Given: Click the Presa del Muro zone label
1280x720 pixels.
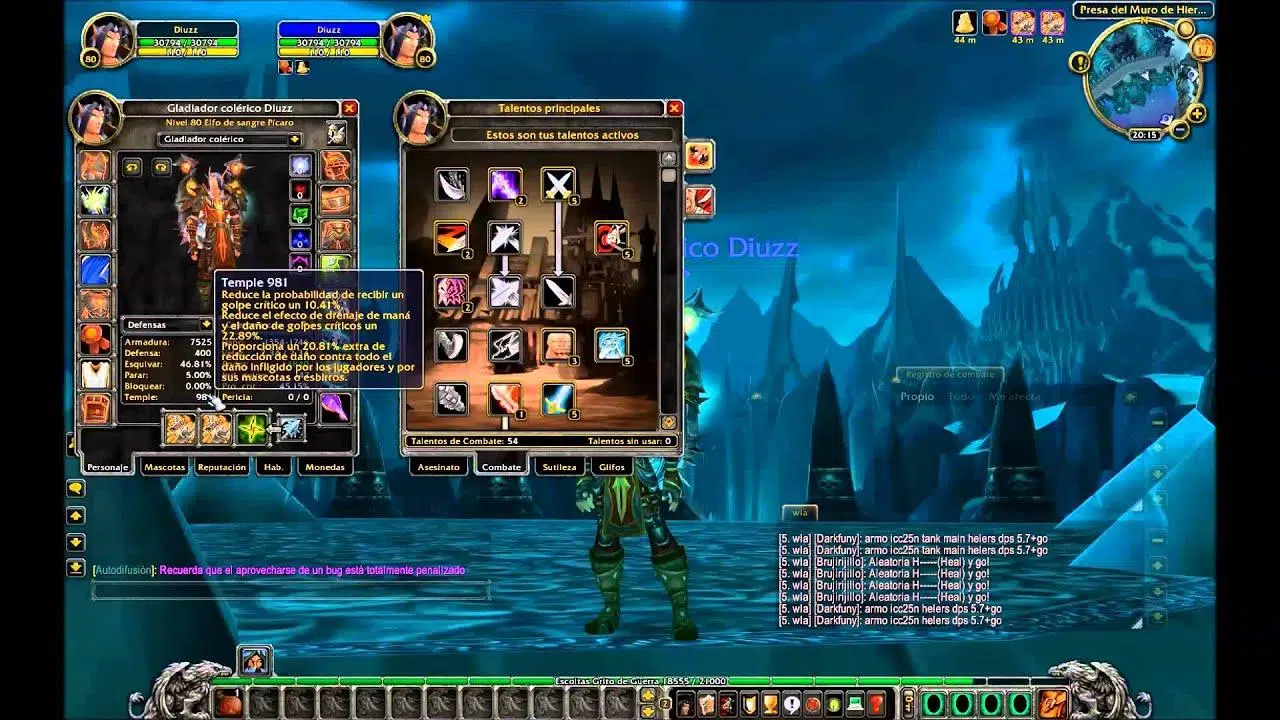Looking at the screenshot, I should [x=1143, y=11].
